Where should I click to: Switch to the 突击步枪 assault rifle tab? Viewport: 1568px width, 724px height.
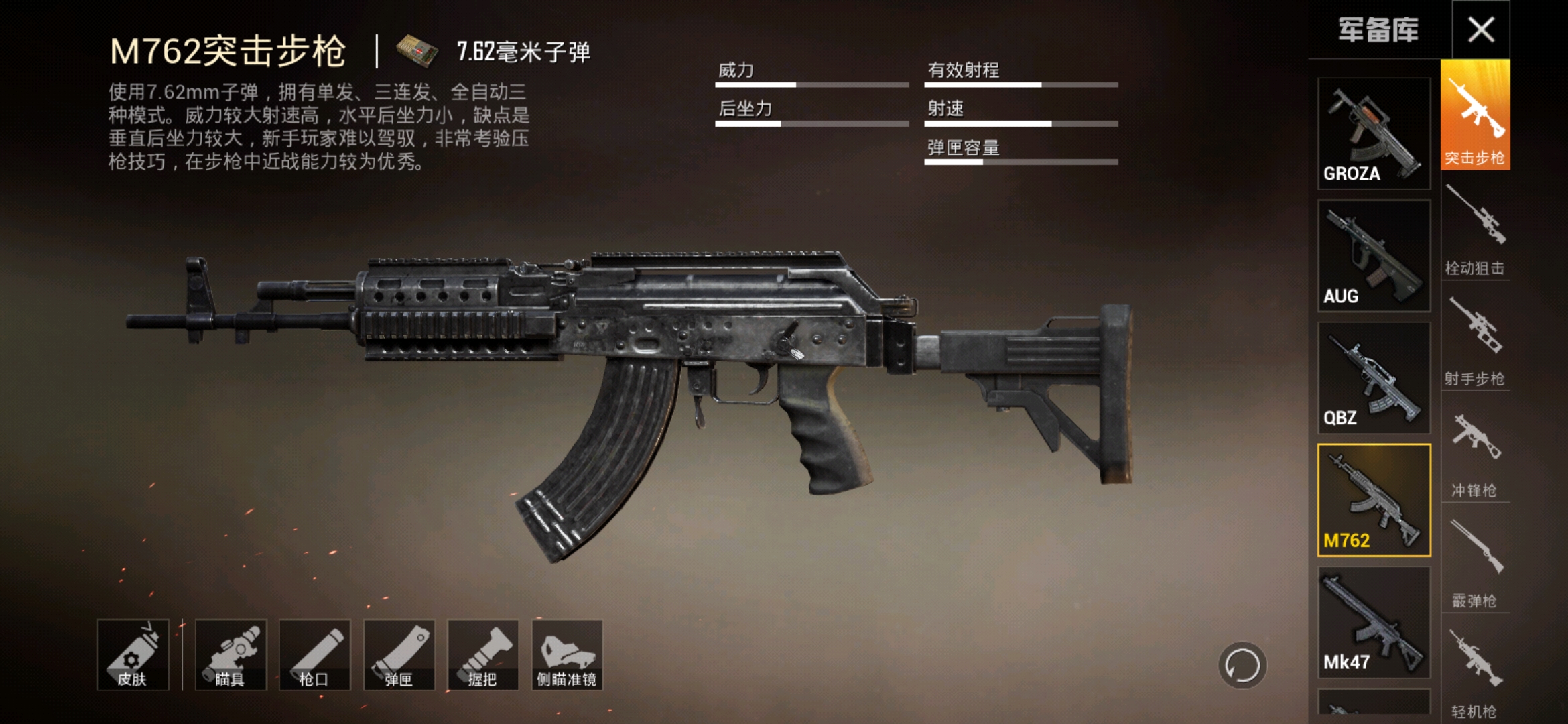tap(1475, 115)
